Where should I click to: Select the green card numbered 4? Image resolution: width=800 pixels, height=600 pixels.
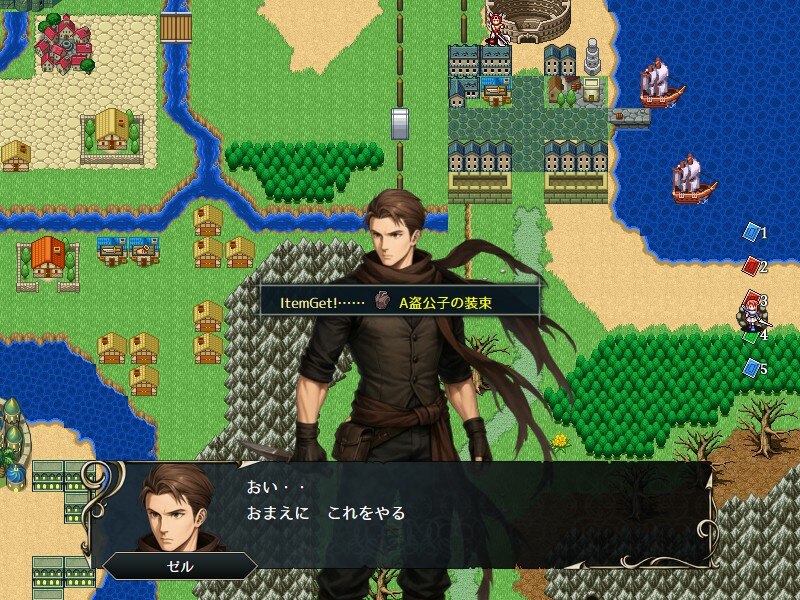[x=752, y=335]
